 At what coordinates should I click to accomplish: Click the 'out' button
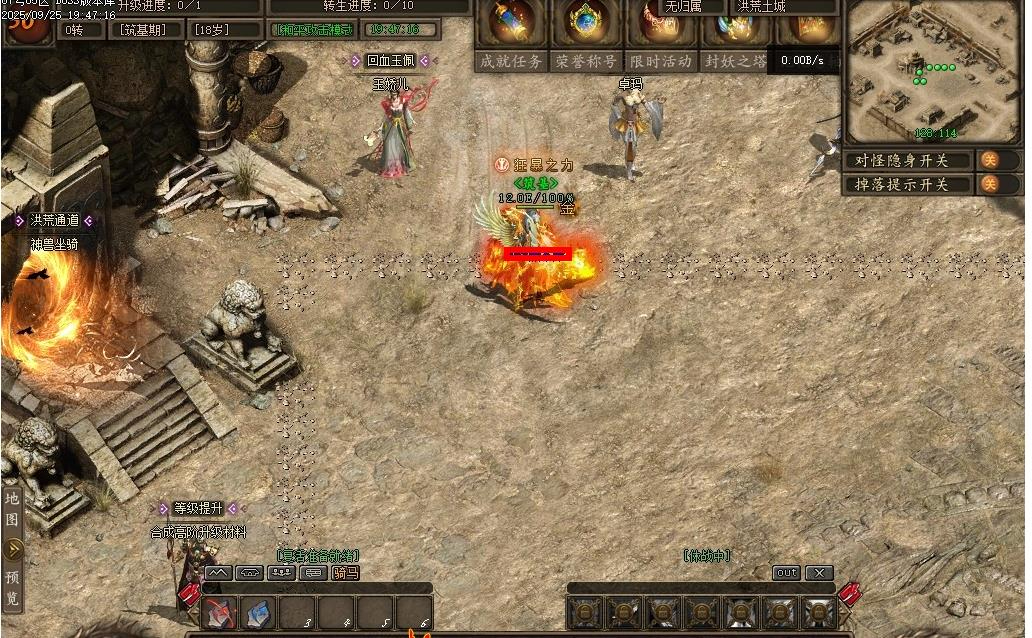click(786, 573)
